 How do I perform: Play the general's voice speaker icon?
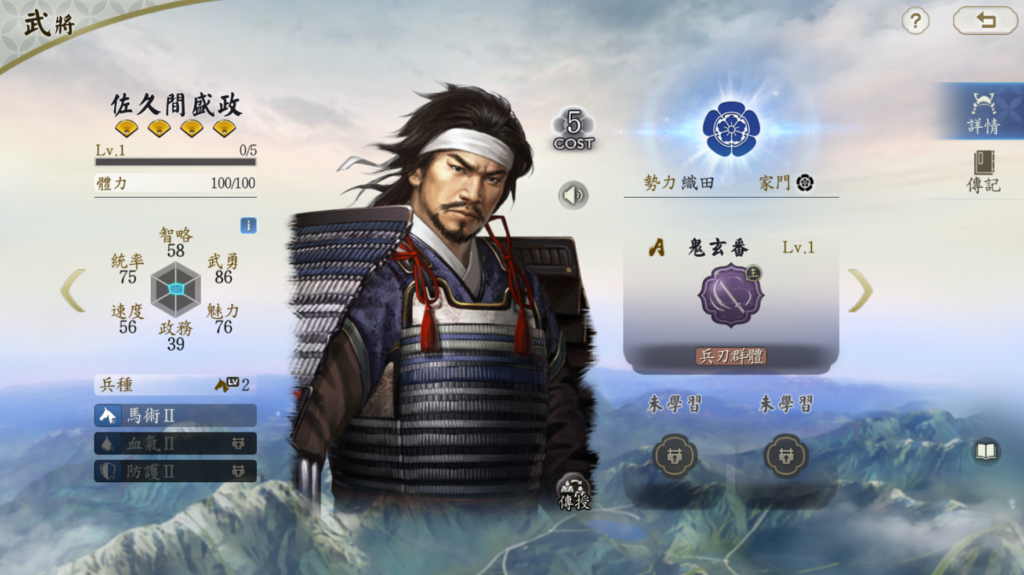[x=573, y=194]
